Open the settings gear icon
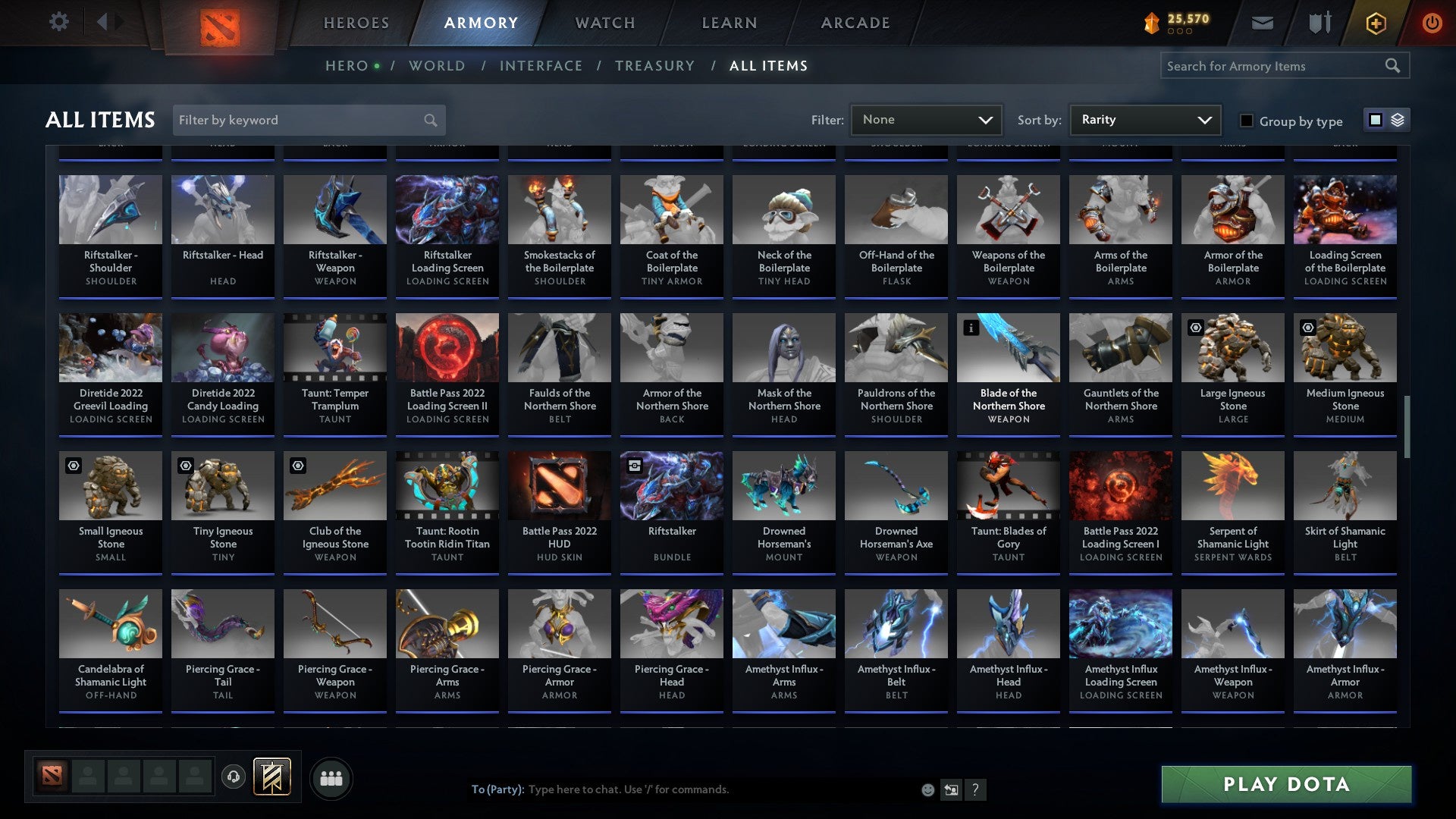Image resolution: width=1456 pixels, height=819 pixels. 59,22
